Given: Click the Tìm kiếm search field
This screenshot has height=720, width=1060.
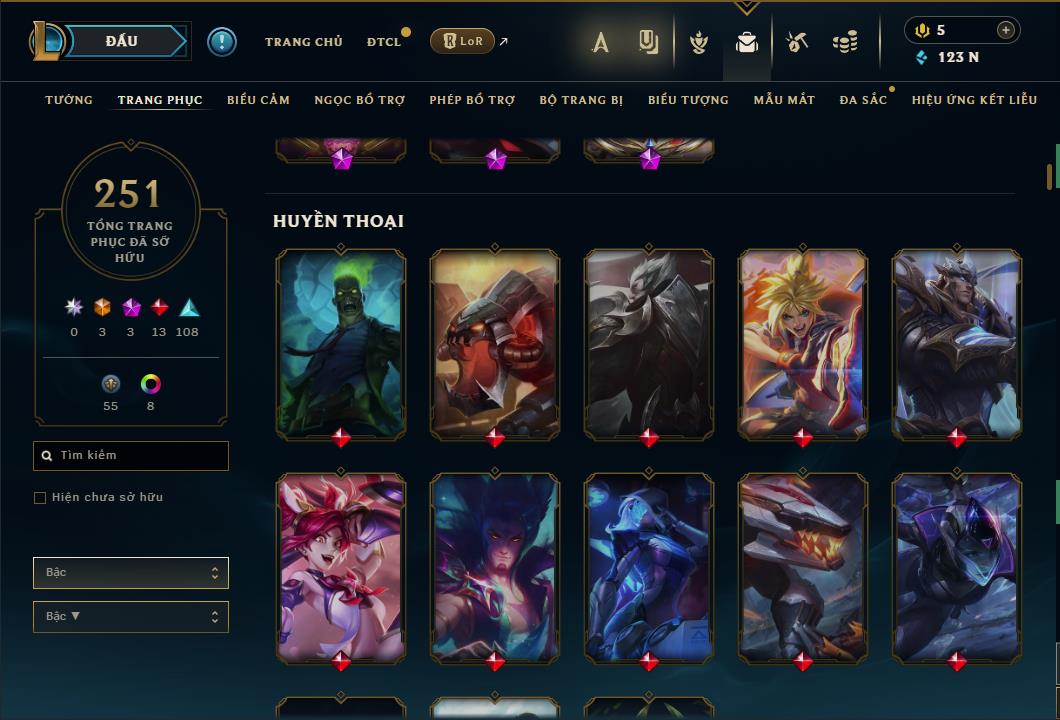Looking at the screenshot, I should point(131,456).
